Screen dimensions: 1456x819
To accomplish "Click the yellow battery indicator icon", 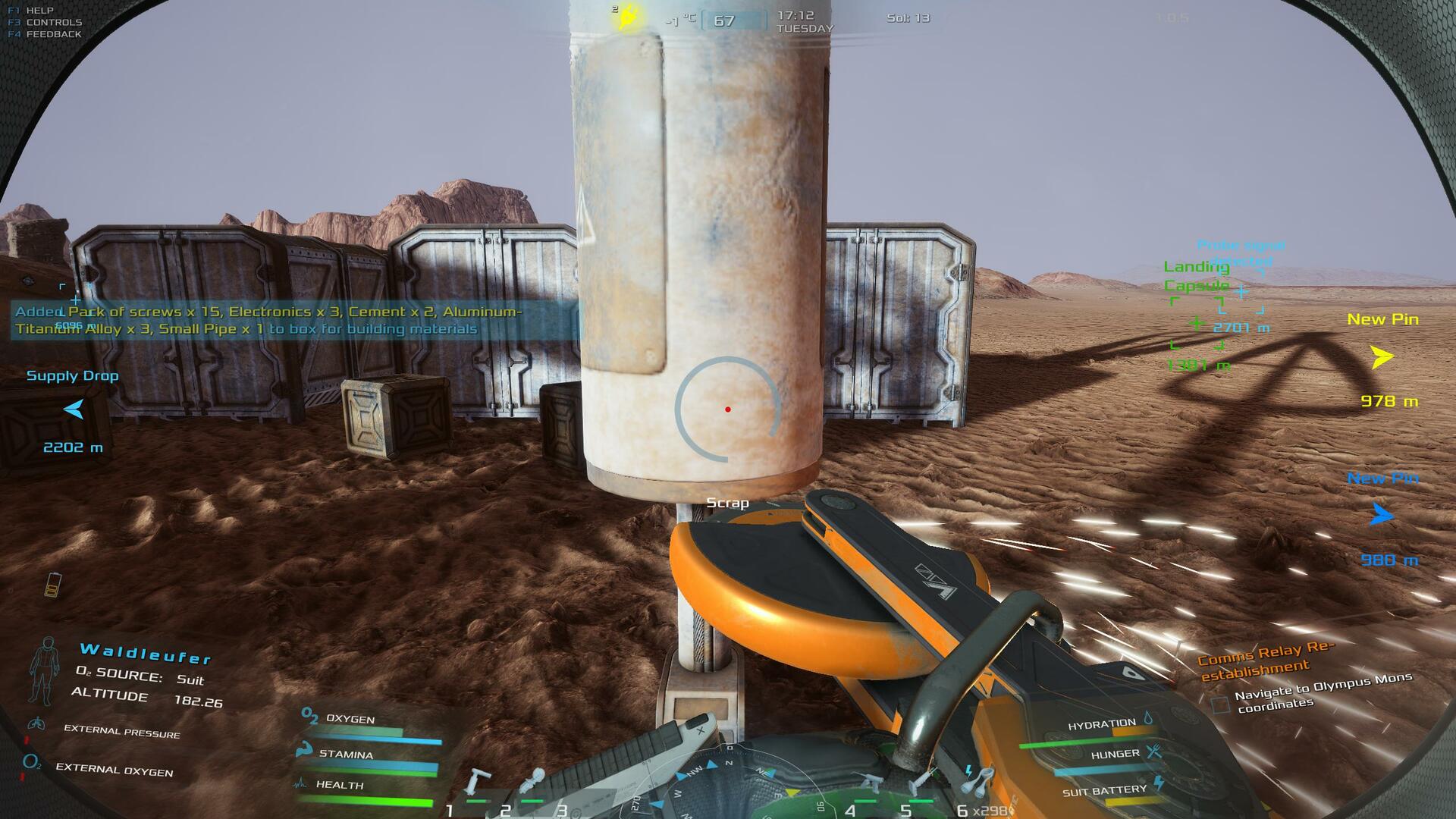I will (52, 585).
